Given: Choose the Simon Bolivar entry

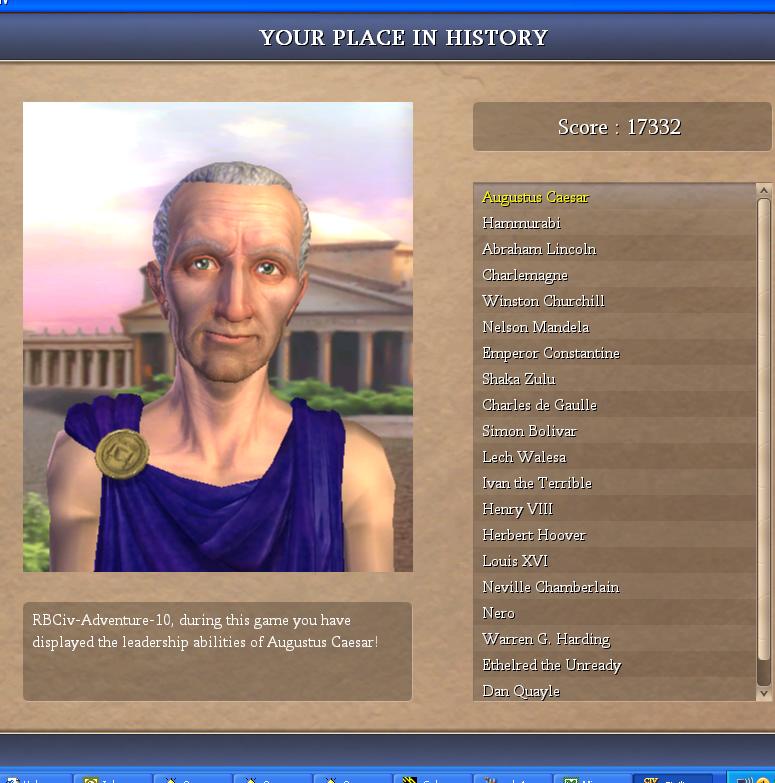Looking at the screenshot, I should 529,431.
